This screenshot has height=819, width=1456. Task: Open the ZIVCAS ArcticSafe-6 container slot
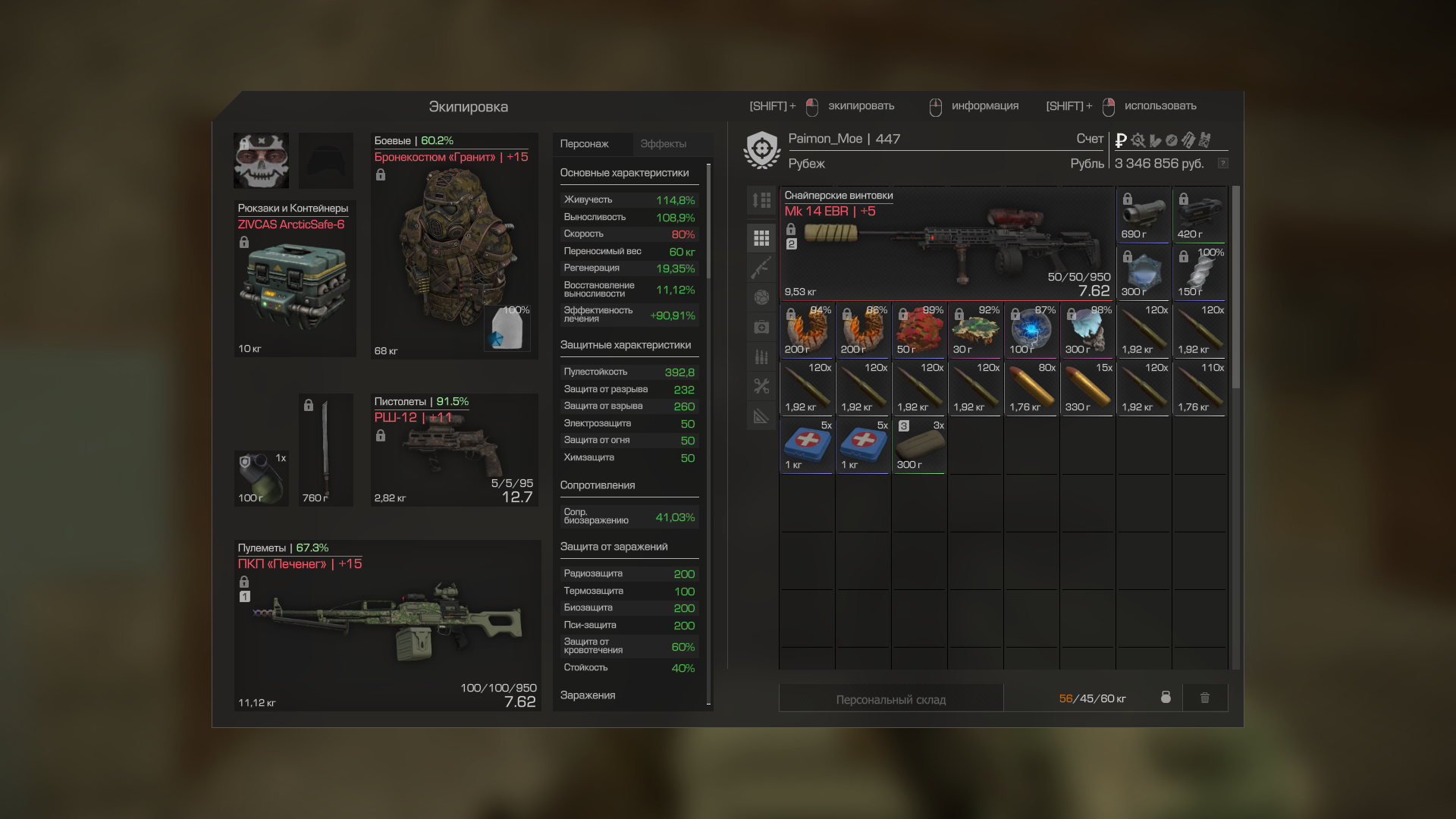pos(294,279)
